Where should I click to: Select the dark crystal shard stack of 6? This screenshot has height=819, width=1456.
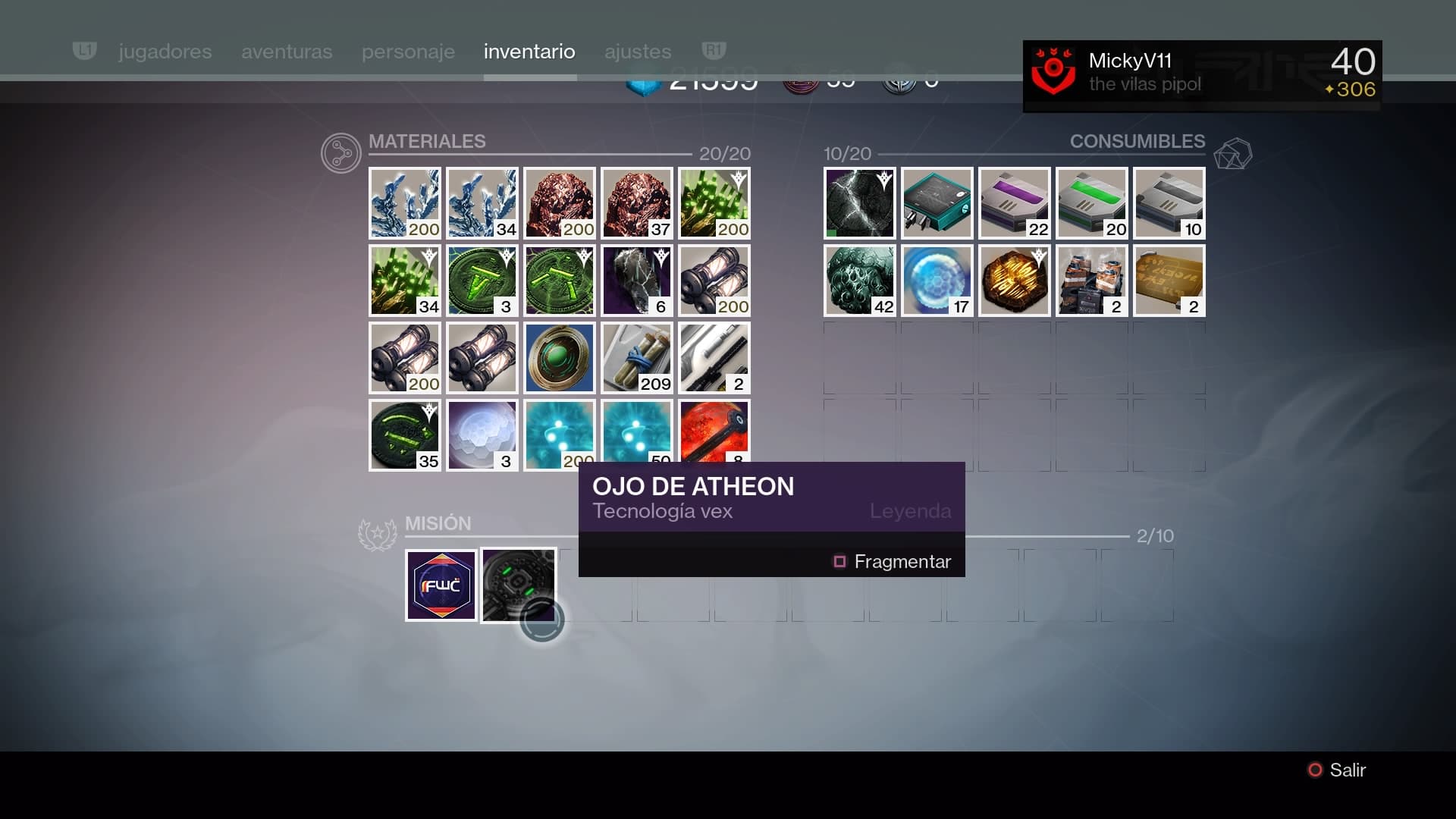[637, 281]
